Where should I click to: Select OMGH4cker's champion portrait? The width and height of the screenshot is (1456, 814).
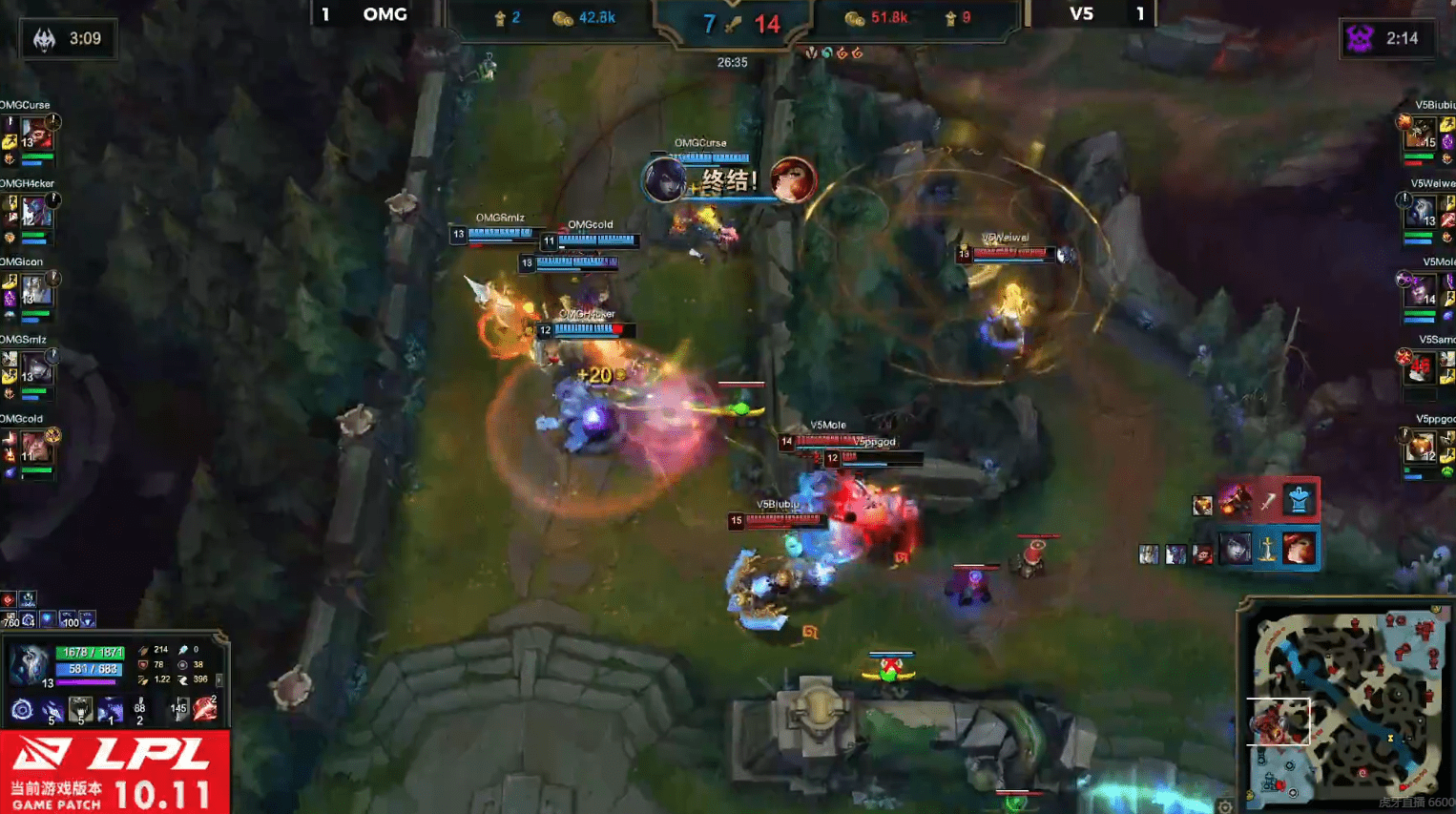(35, 211)
